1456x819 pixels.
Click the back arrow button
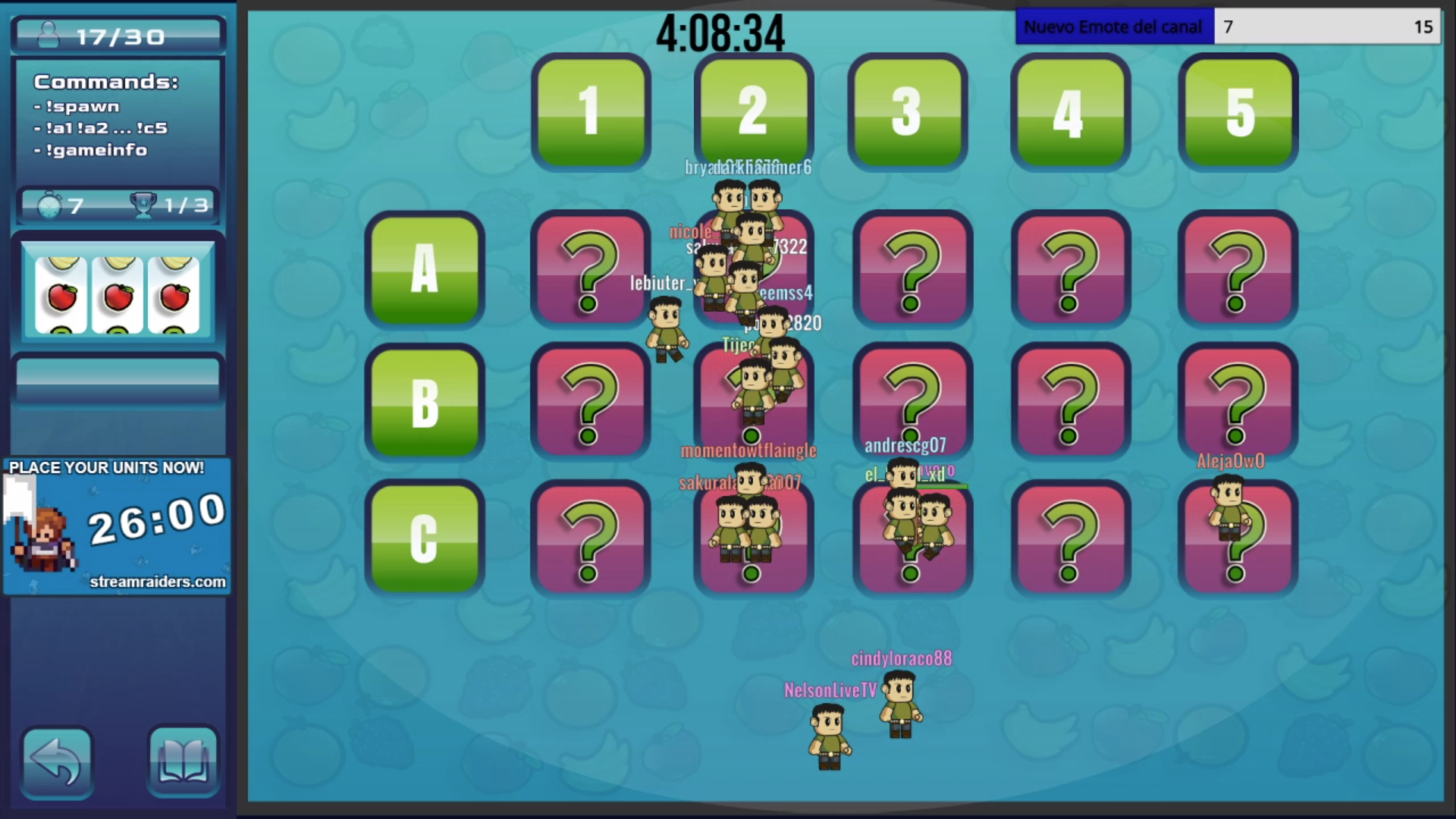click(x=56, y=761)
